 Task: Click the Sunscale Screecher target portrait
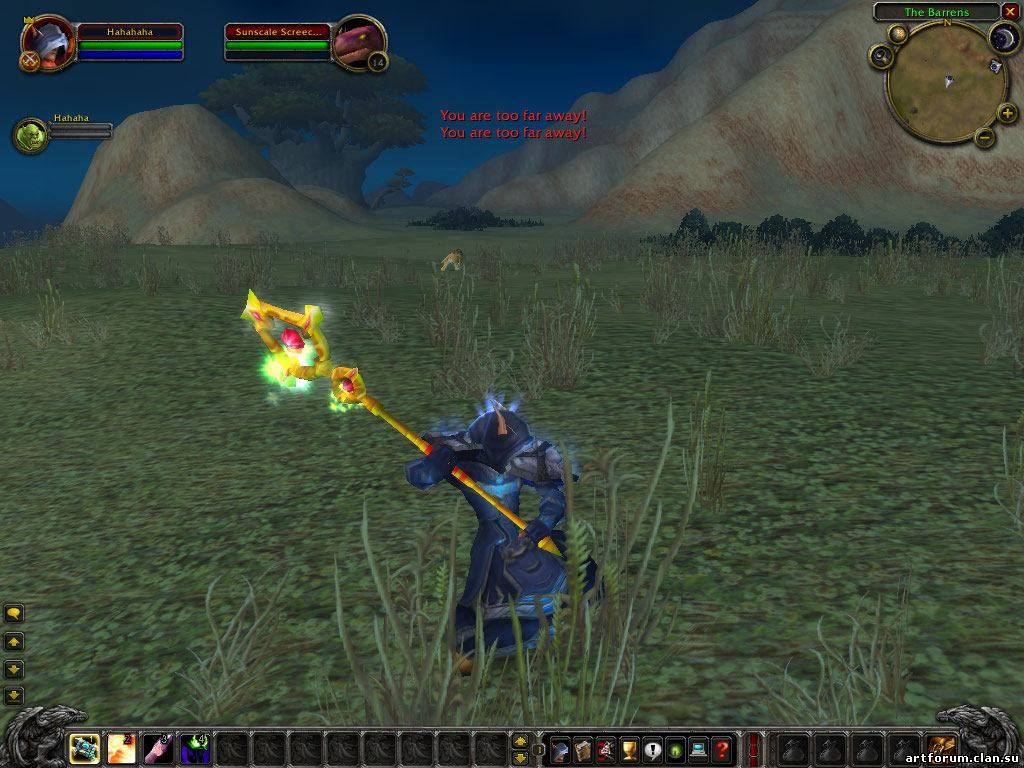click(357, 44)
